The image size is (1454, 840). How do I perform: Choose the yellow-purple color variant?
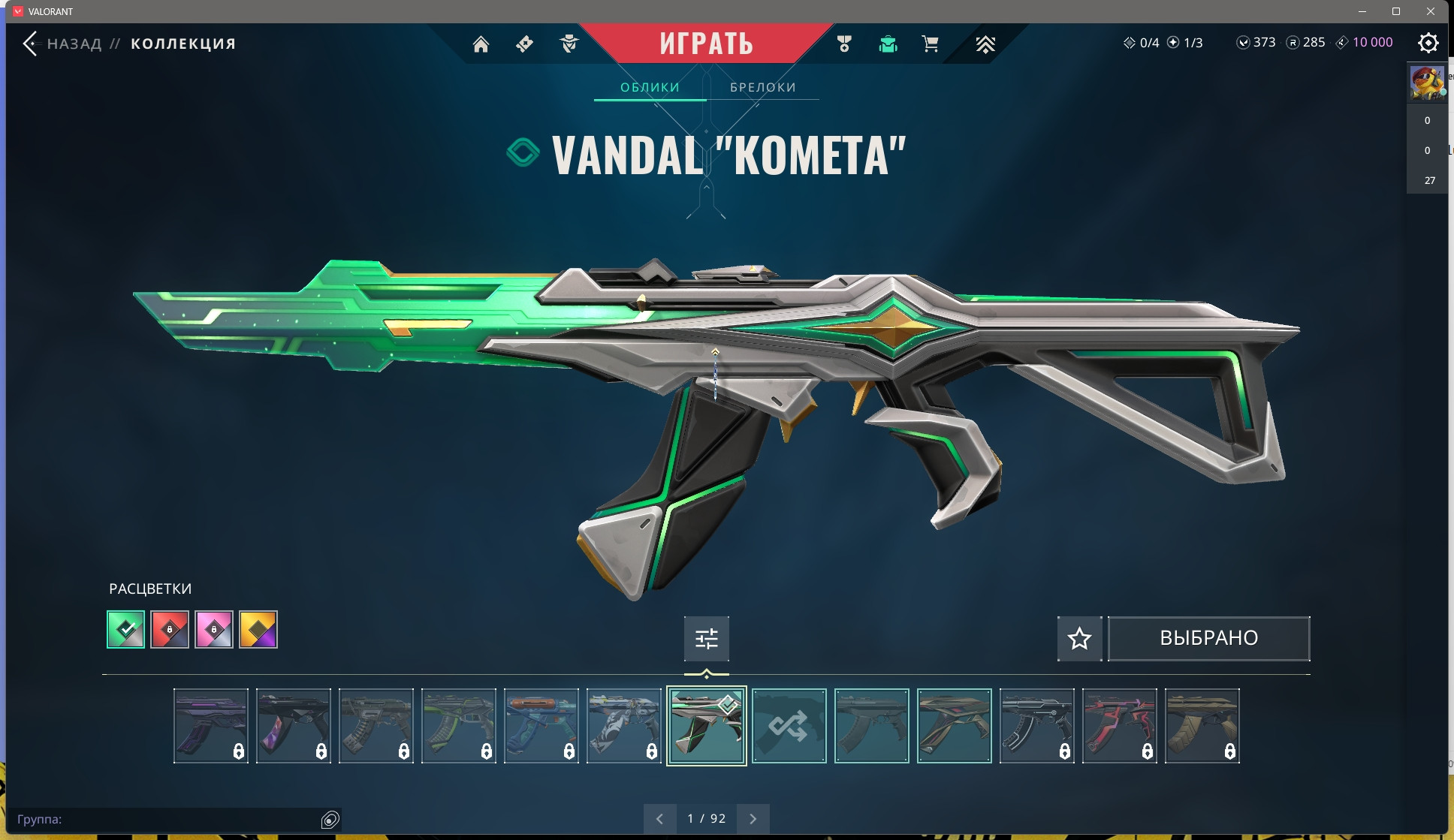click(258, 629)
